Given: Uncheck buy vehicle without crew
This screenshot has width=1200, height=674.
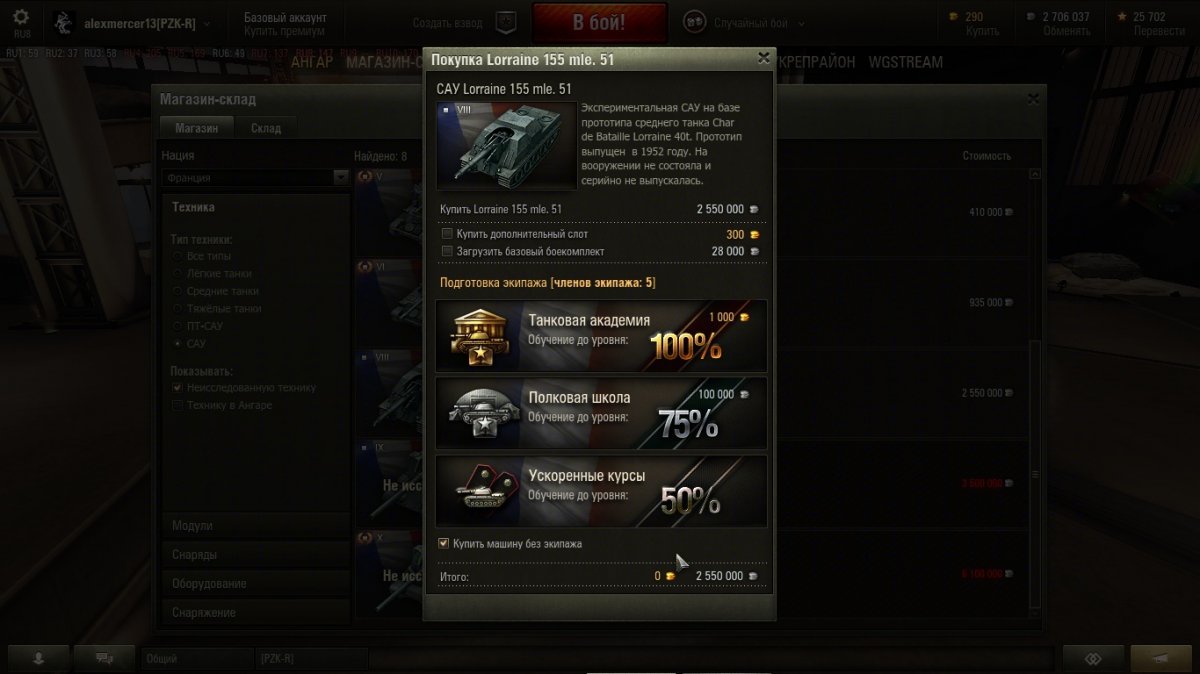Looking at the screenshot, I should pos(444,544).
